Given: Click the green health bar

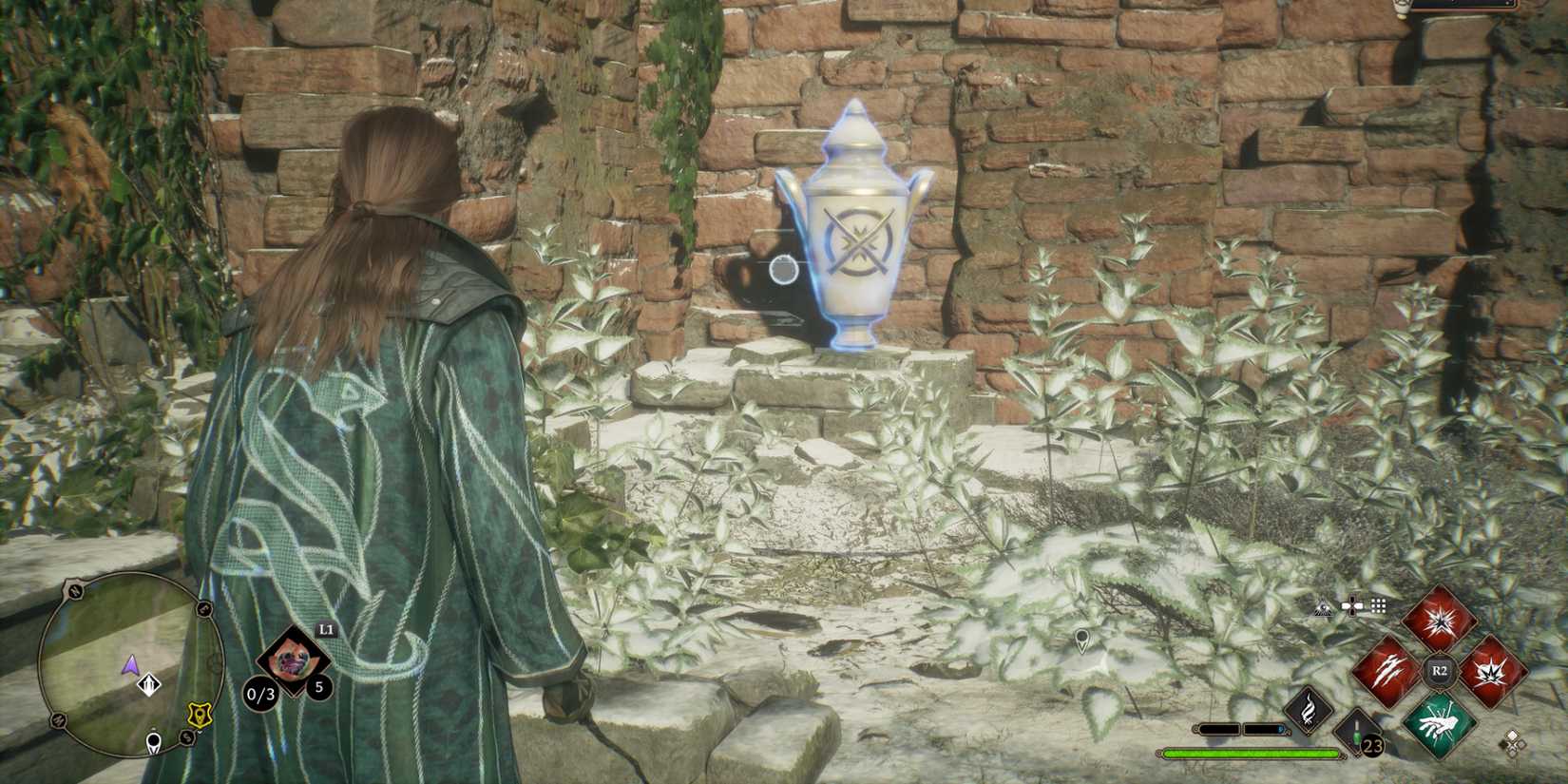Looking at the screenshot, I should 1256,755.
